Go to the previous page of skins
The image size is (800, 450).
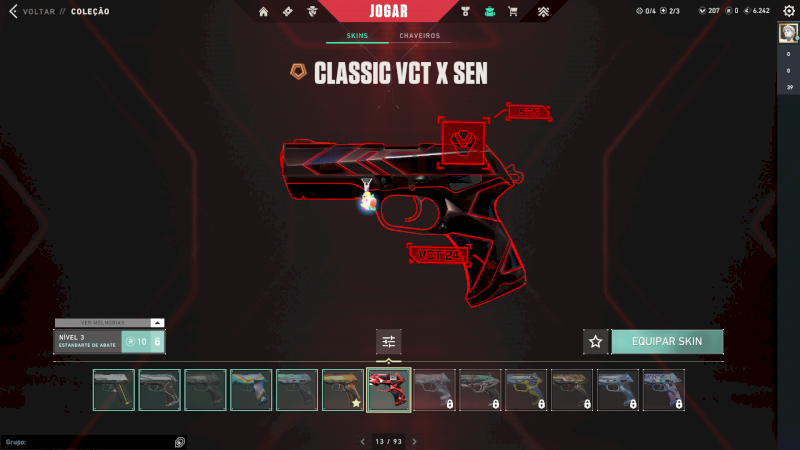pyautogui.click(x=363, y=441)
